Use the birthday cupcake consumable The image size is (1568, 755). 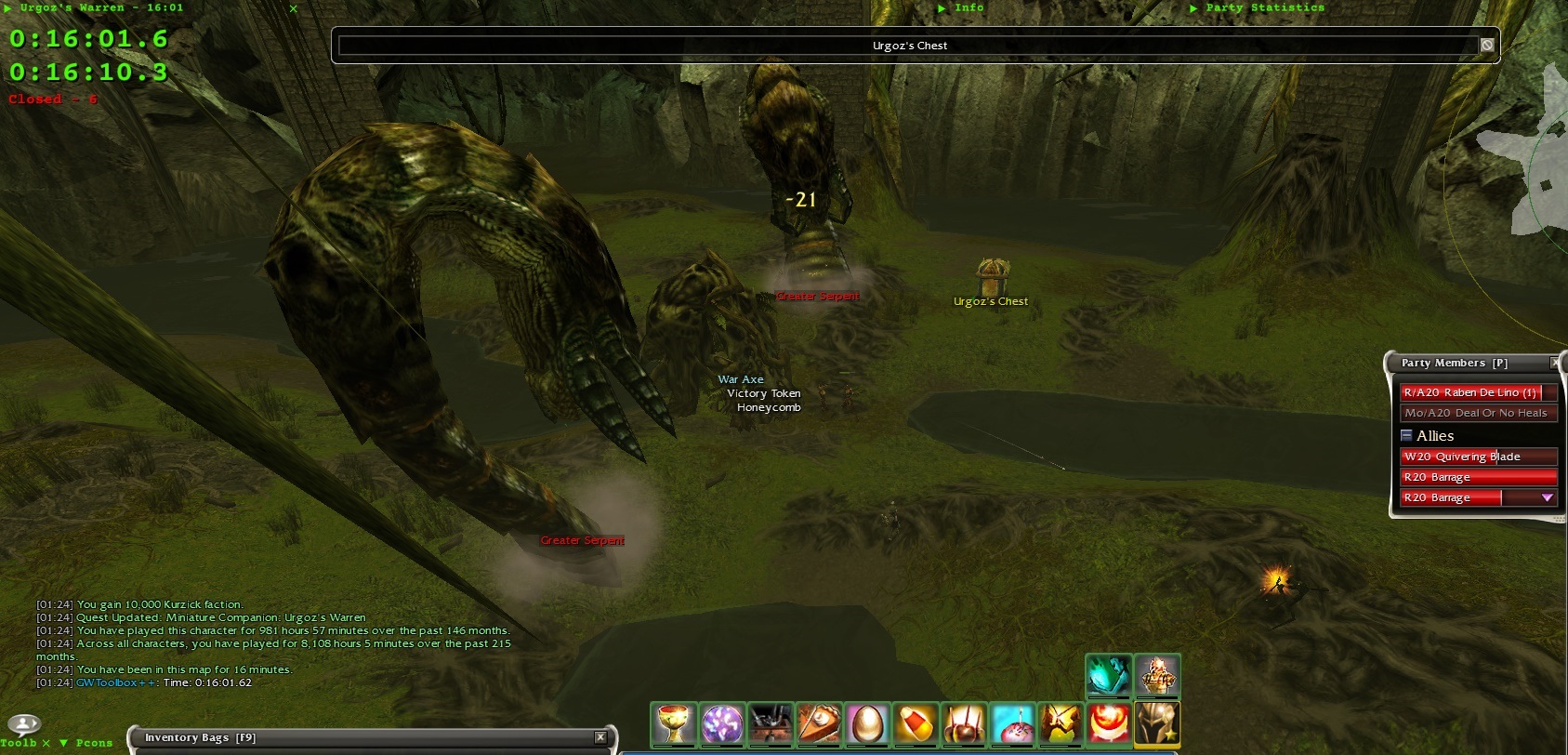pyautogui.click(x=1012, y=724)
